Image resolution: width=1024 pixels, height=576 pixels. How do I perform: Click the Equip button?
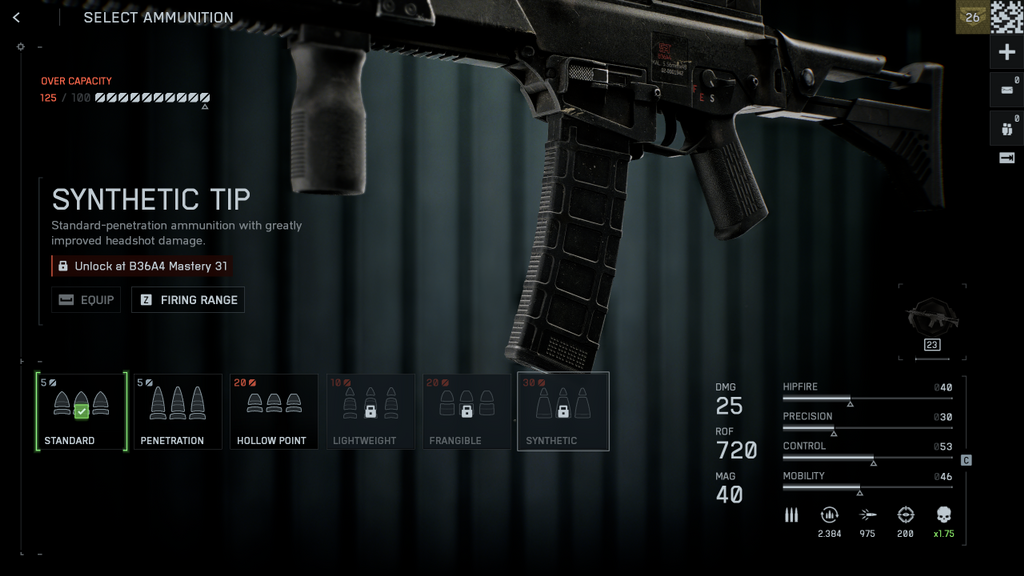point(86,300)
